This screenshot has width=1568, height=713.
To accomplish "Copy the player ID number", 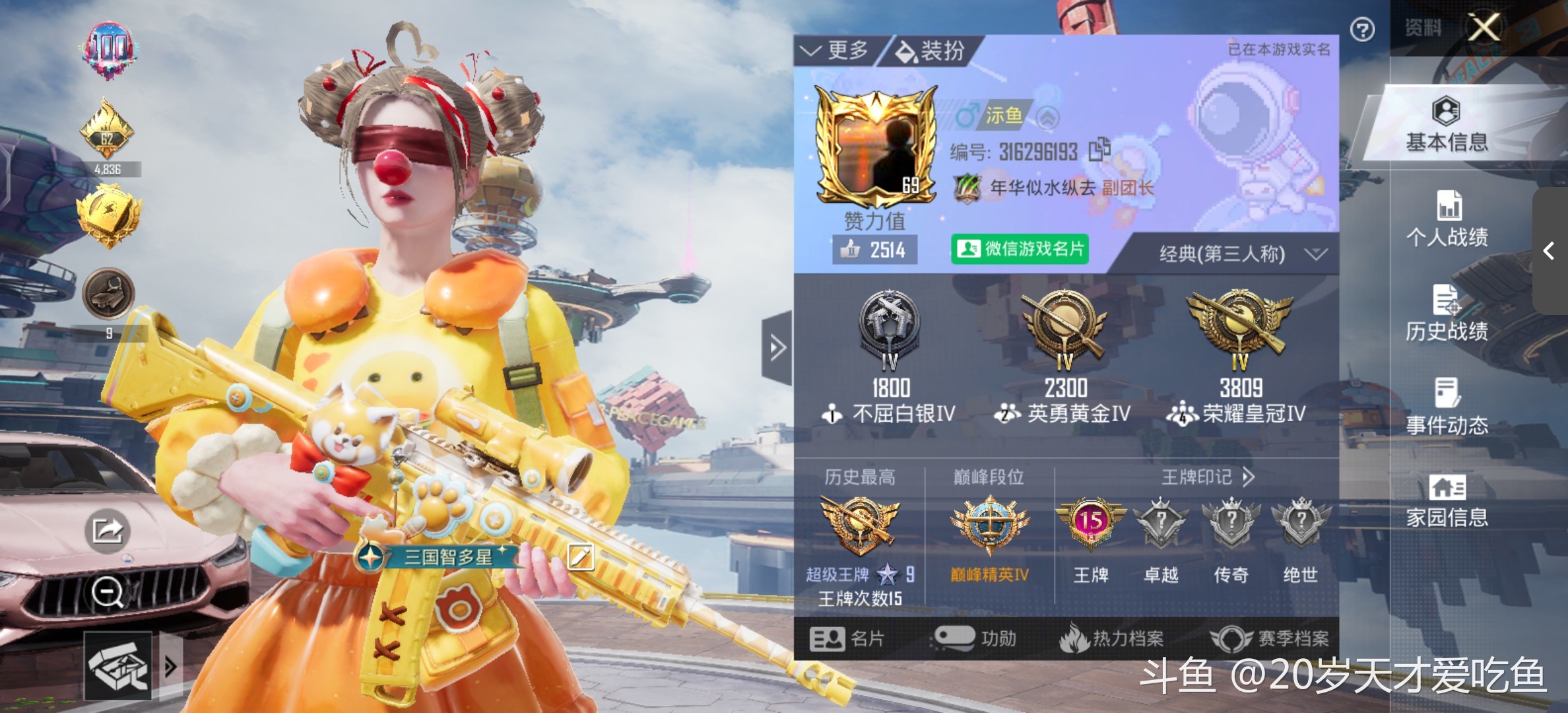I will coord(1099,149).
